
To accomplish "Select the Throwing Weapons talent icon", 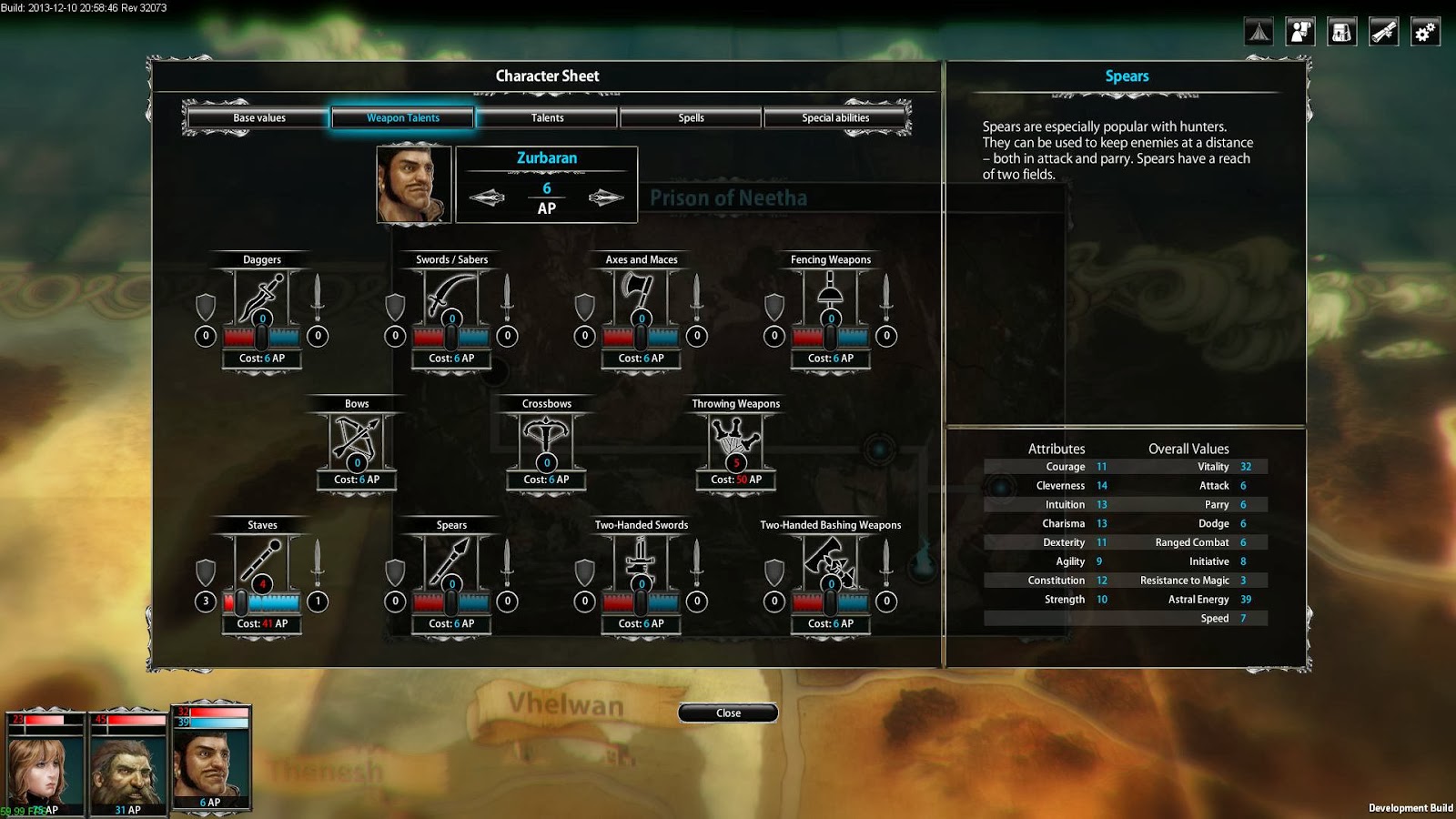I will [x=735, y=440].
